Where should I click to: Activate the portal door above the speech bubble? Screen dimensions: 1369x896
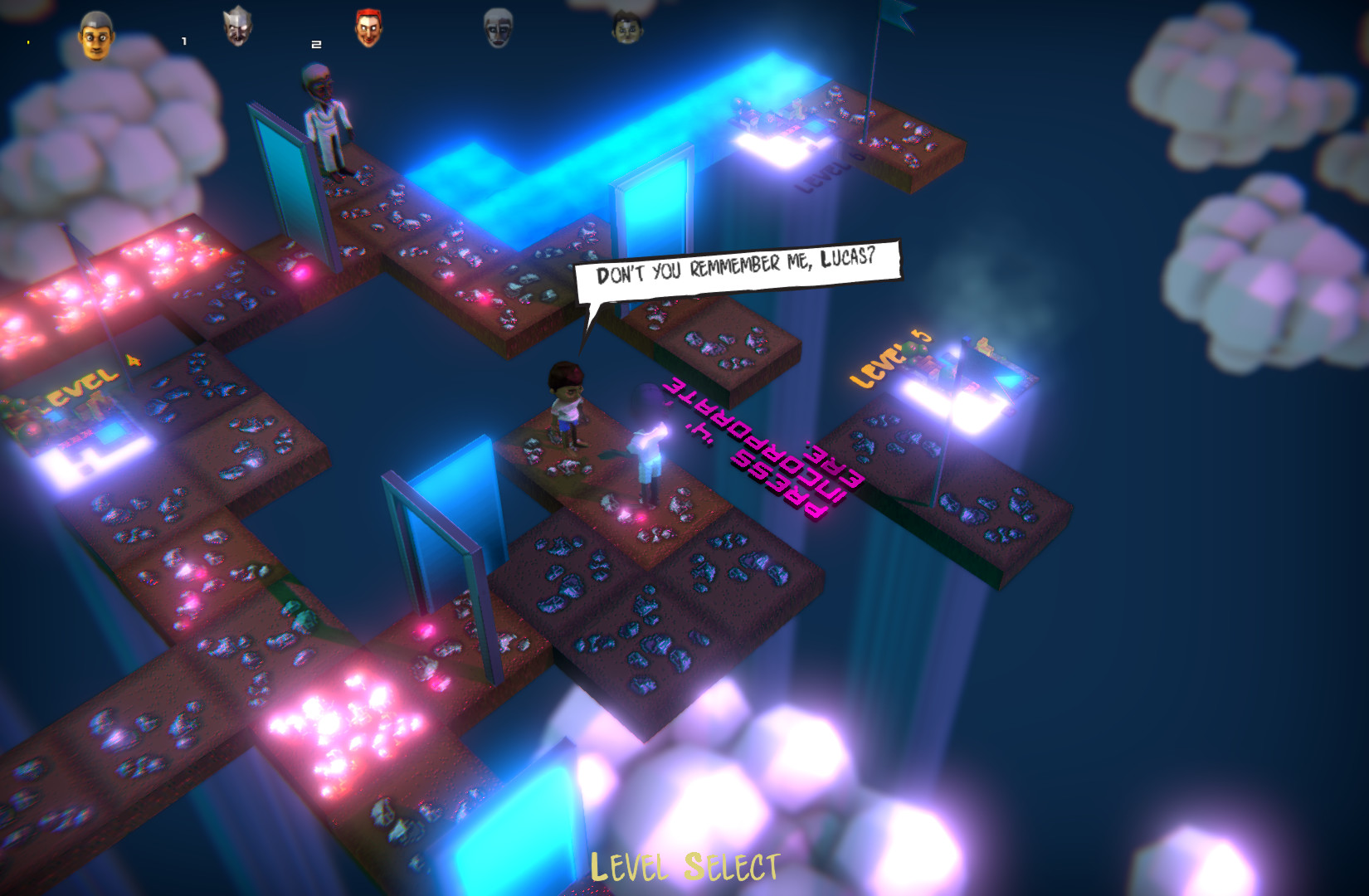(x=652, y=207)
